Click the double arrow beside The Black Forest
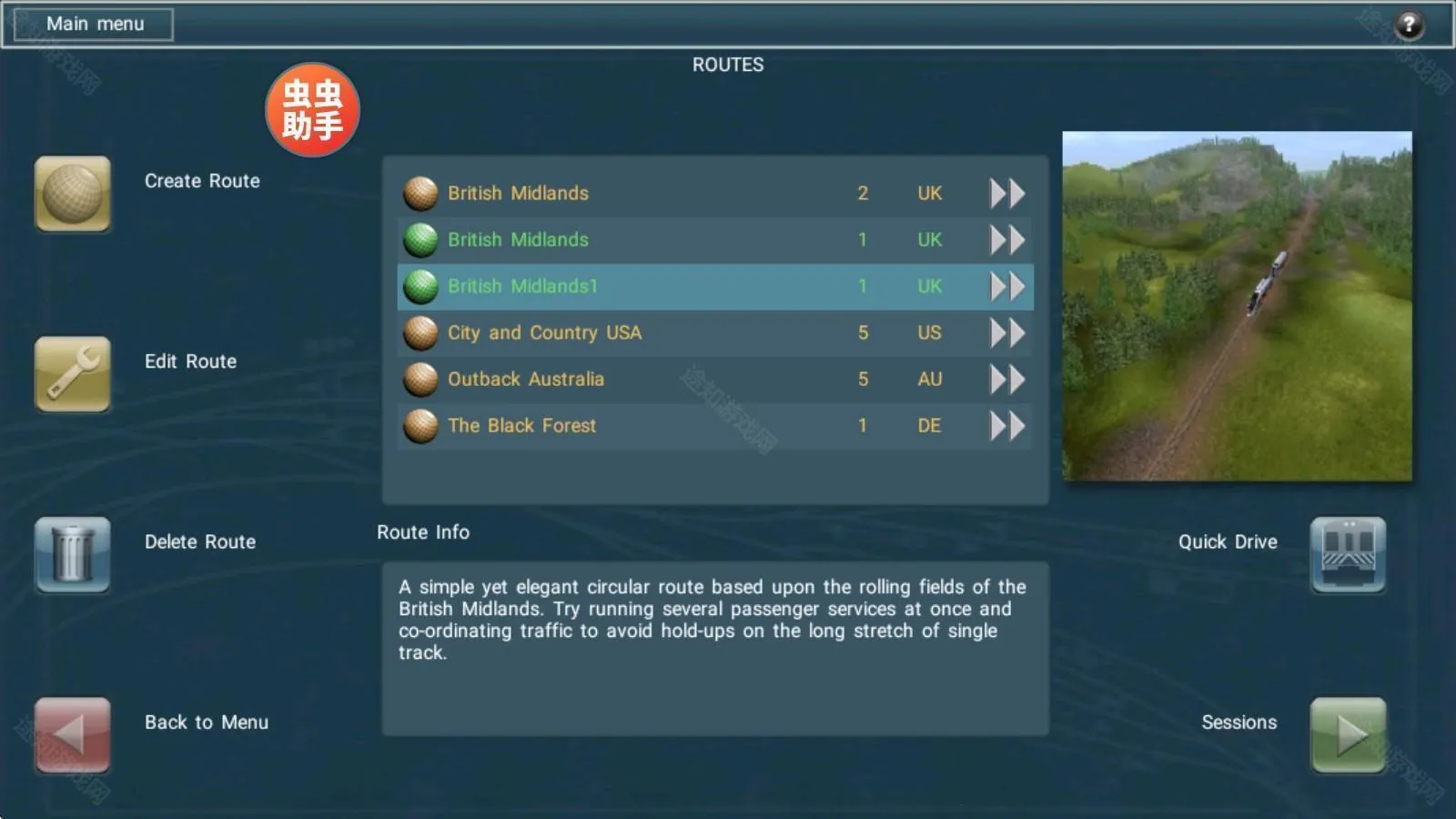1456x819 pixels. tap(1006, 426)
